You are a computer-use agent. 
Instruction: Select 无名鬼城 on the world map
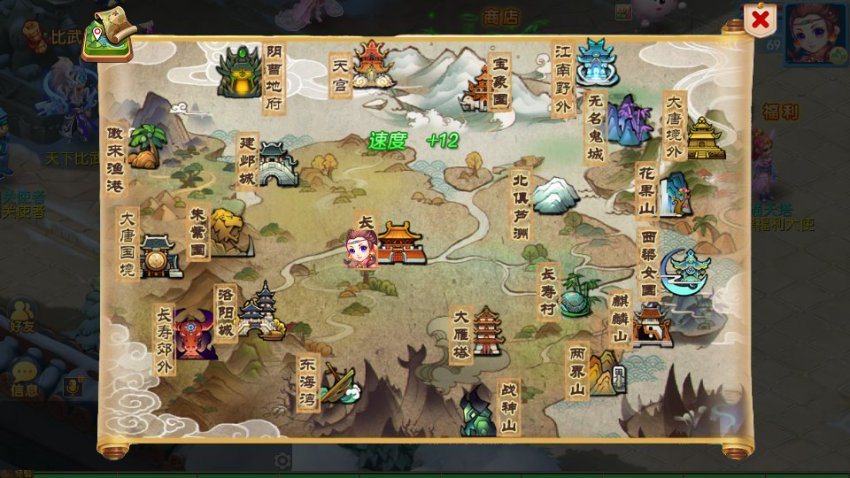coord(628,120)
